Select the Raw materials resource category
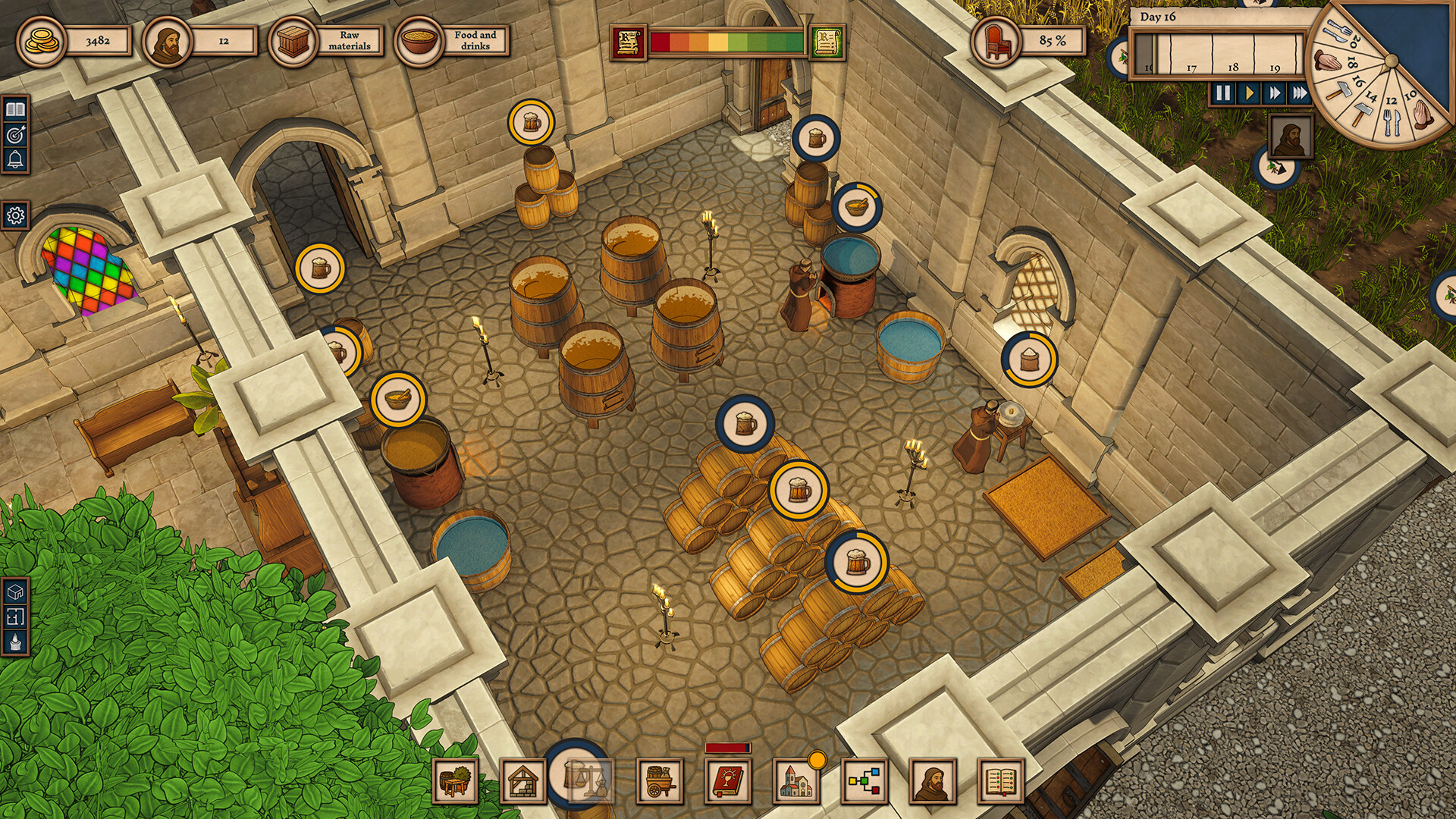The width and height of the screenshot is (1456, 819). (x=327, y=41)
